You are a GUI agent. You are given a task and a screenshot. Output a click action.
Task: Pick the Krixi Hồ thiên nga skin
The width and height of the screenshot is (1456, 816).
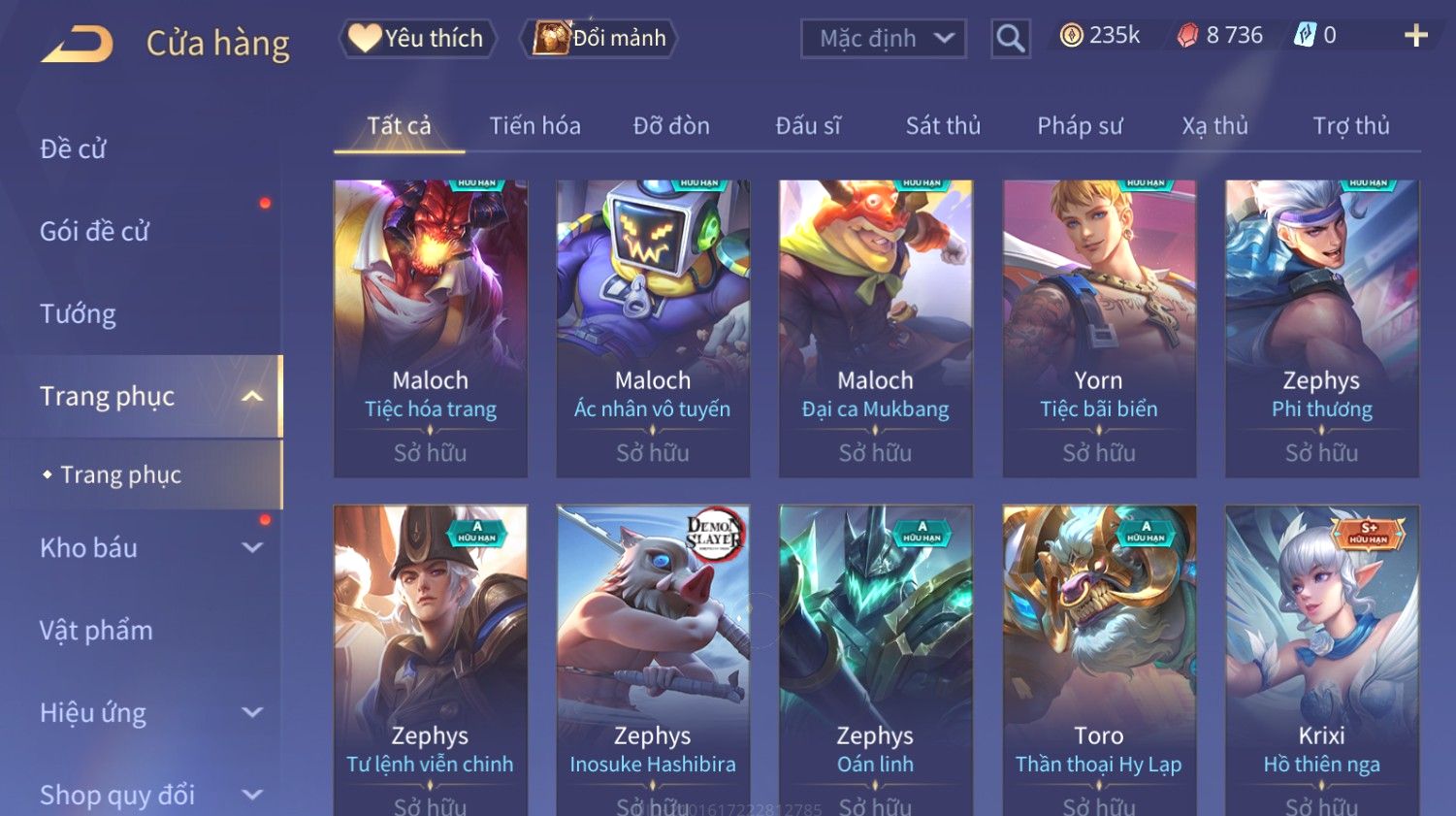[x=1322, y=660]
